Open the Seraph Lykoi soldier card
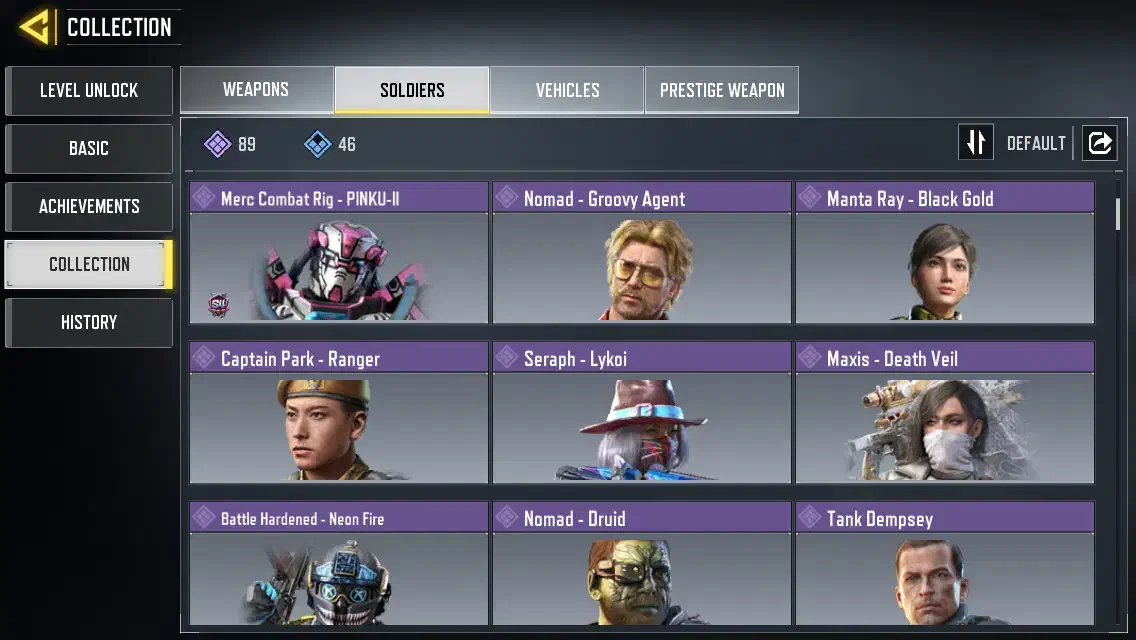The width and height of the screenshot is (1136, 640). [x=642, y=413]
